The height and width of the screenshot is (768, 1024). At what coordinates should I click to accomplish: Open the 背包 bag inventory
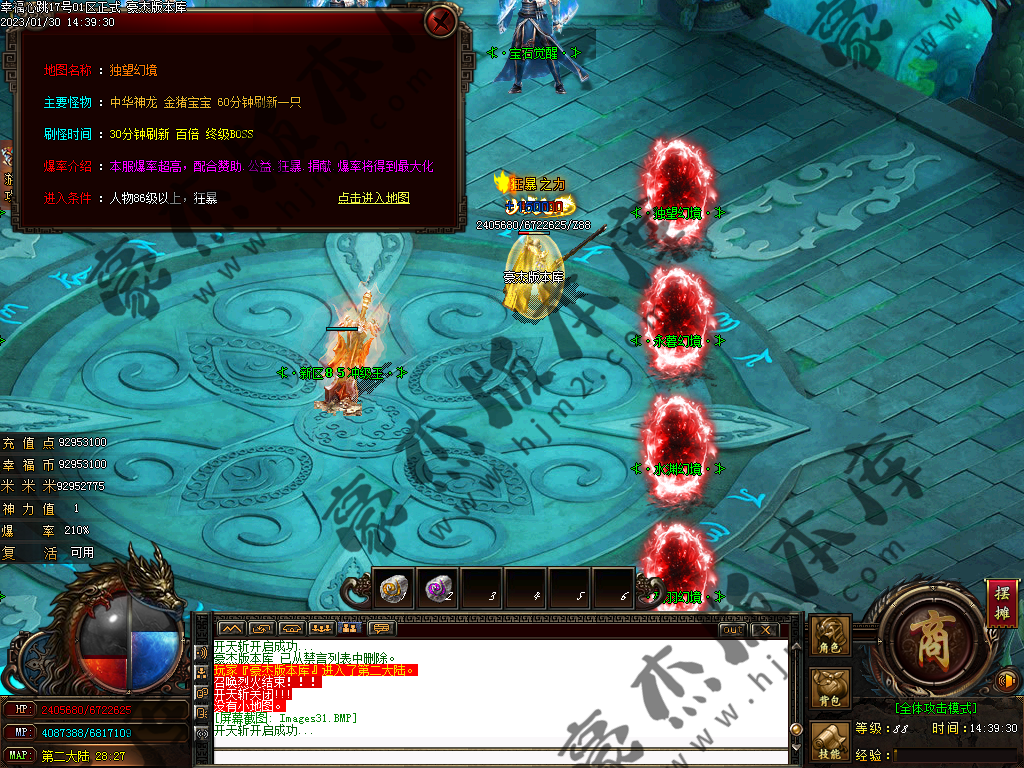[x=830, y=690]
